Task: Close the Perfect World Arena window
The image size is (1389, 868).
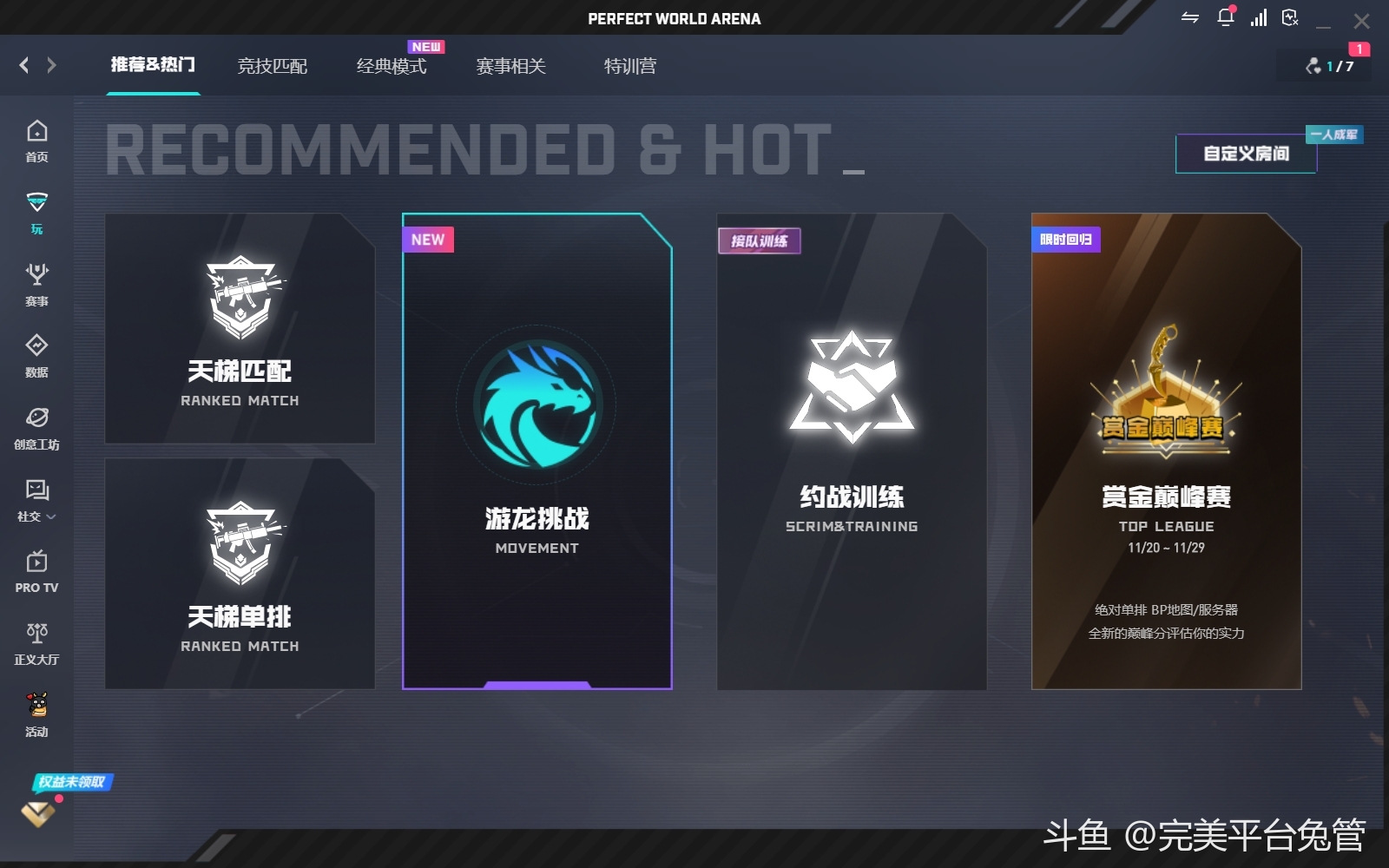Action: (x=1361, y=20)
